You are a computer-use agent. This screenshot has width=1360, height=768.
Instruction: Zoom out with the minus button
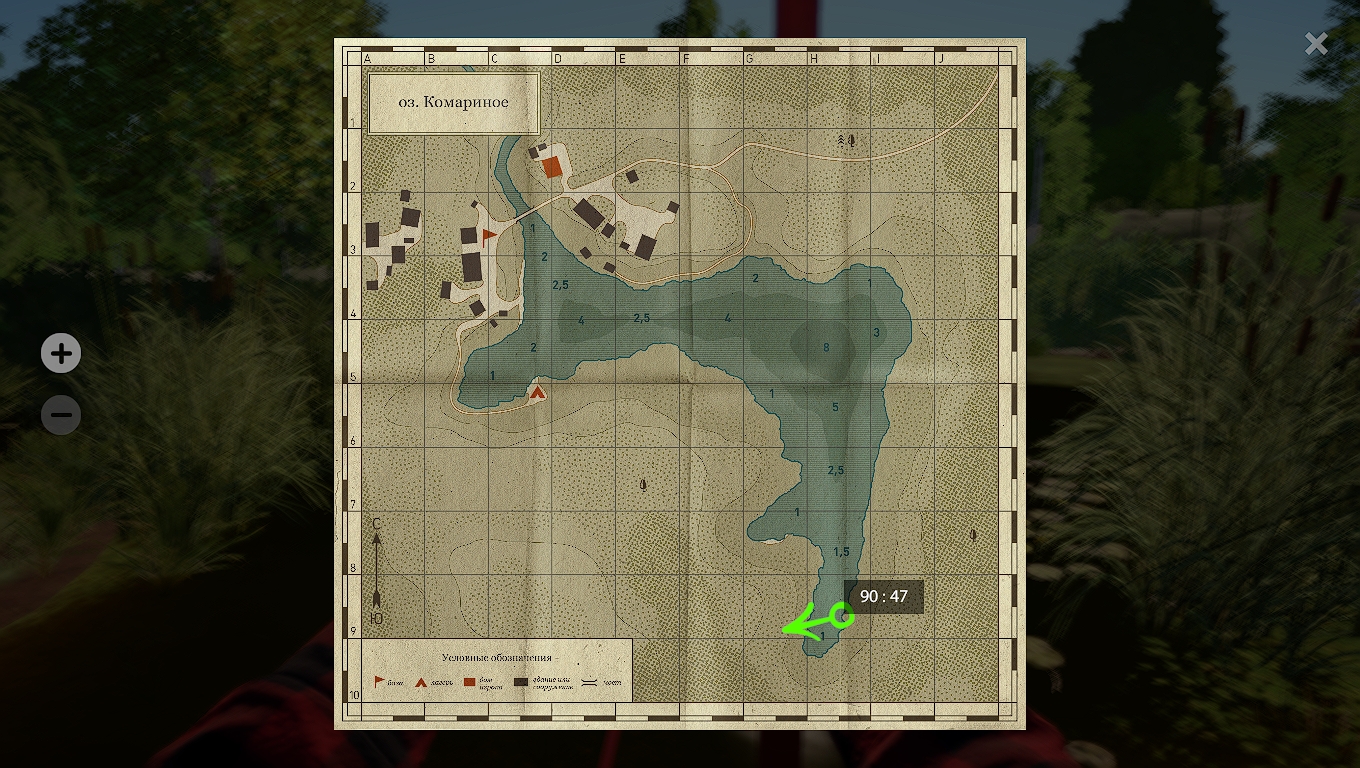point(61,414)
